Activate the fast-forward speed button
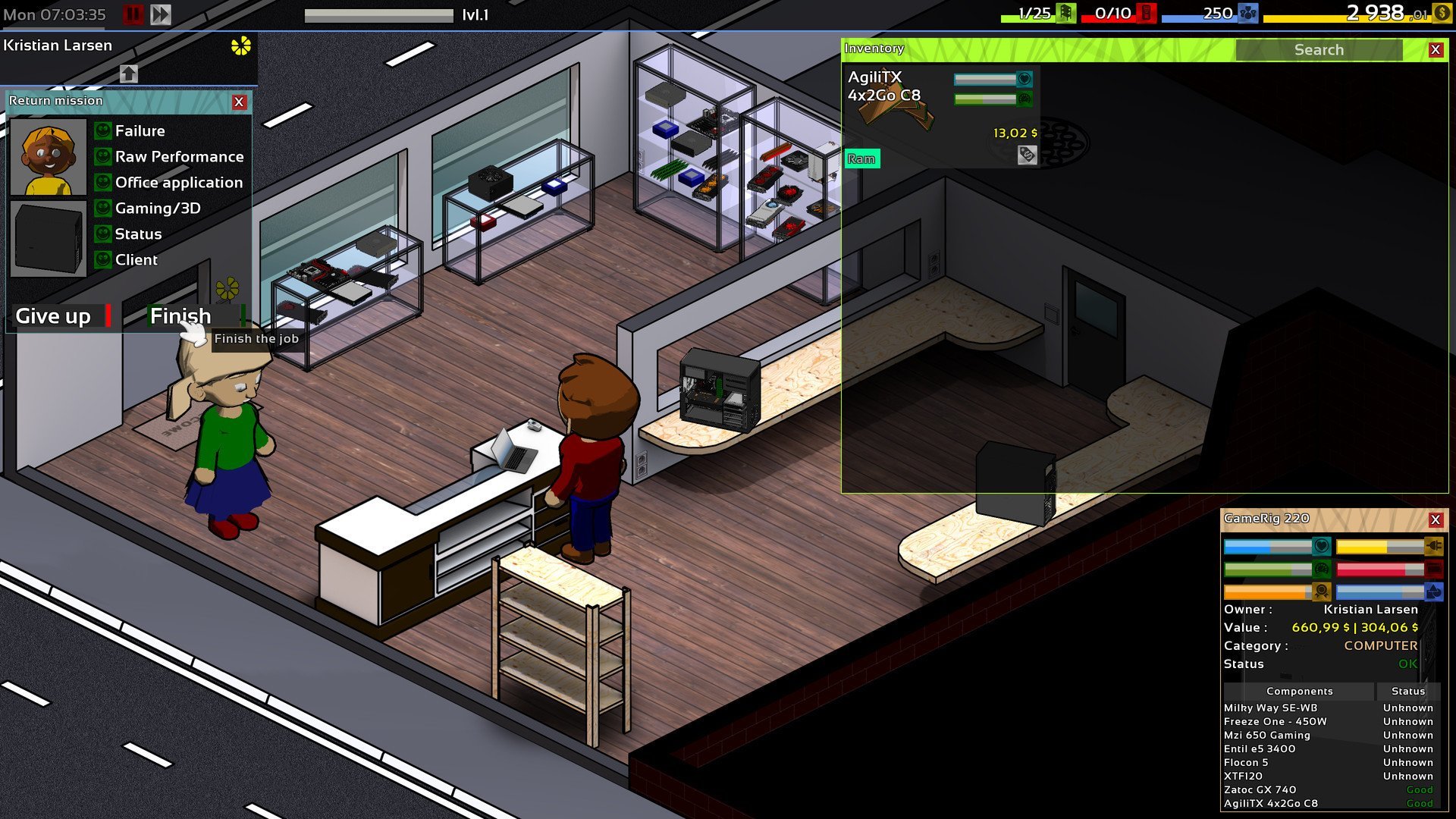Viewport: 1456px width, 819px height. click(161, 14)
